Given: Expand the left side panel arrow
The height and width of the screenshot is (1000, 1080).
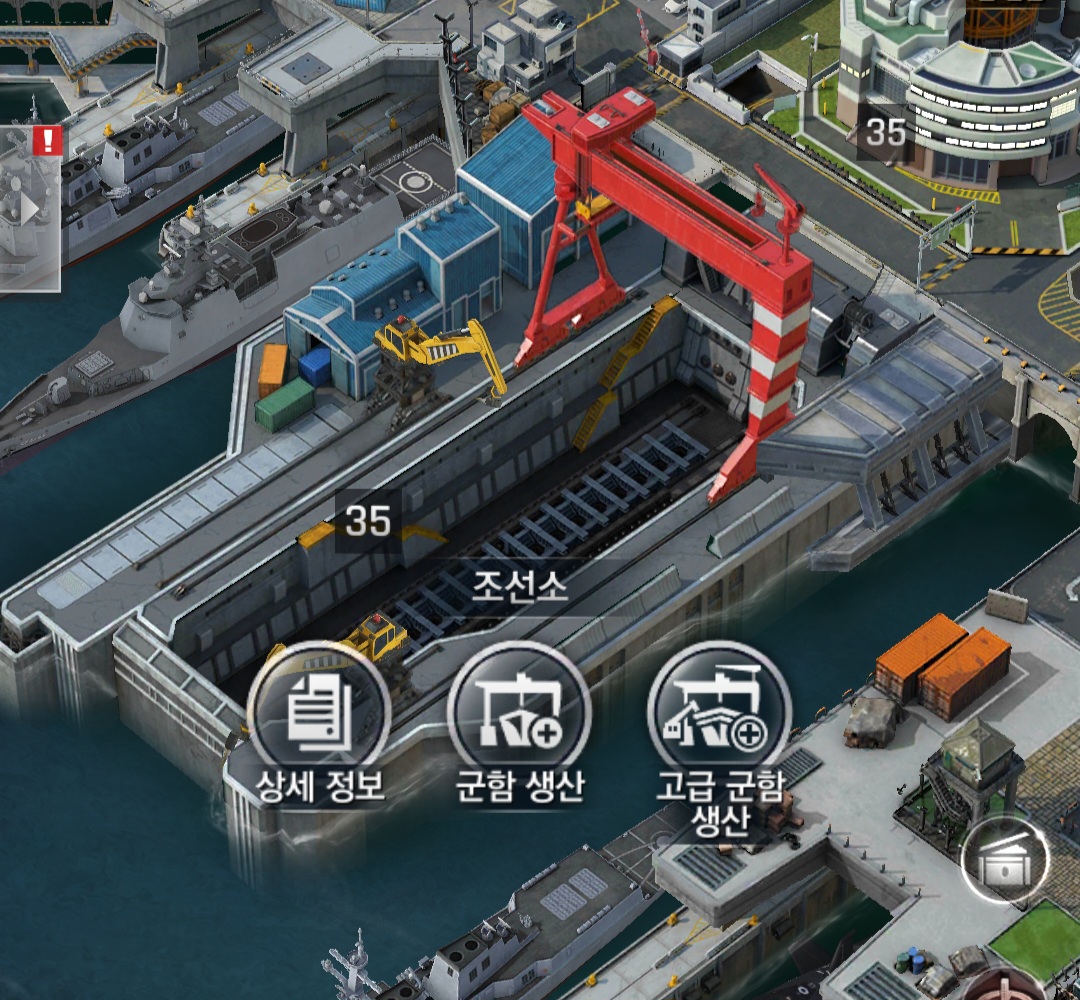Looking at the screenshot, I should click(x=30, y=209).
